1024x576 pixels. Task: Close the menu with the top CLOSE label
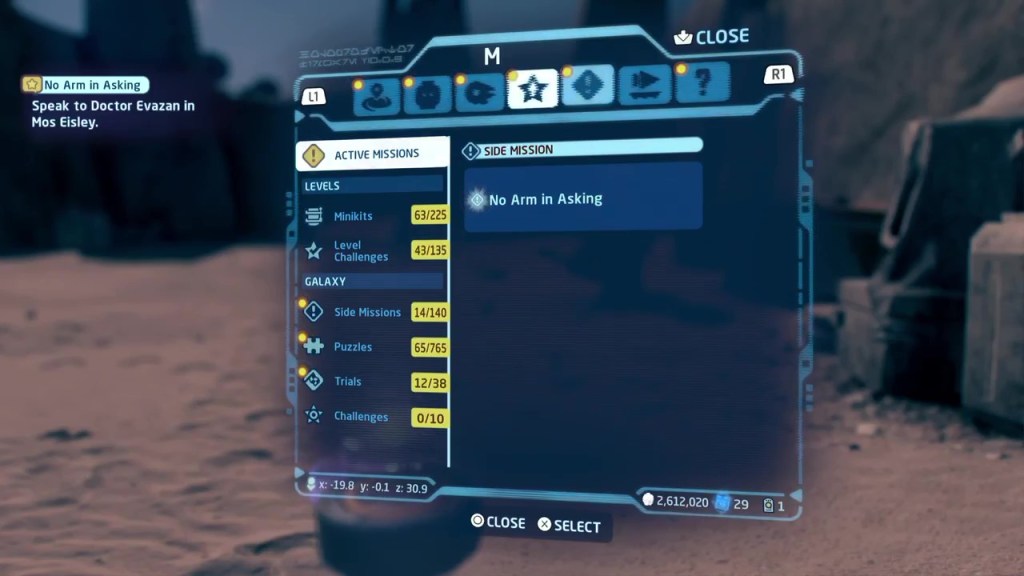pos(712,37)
